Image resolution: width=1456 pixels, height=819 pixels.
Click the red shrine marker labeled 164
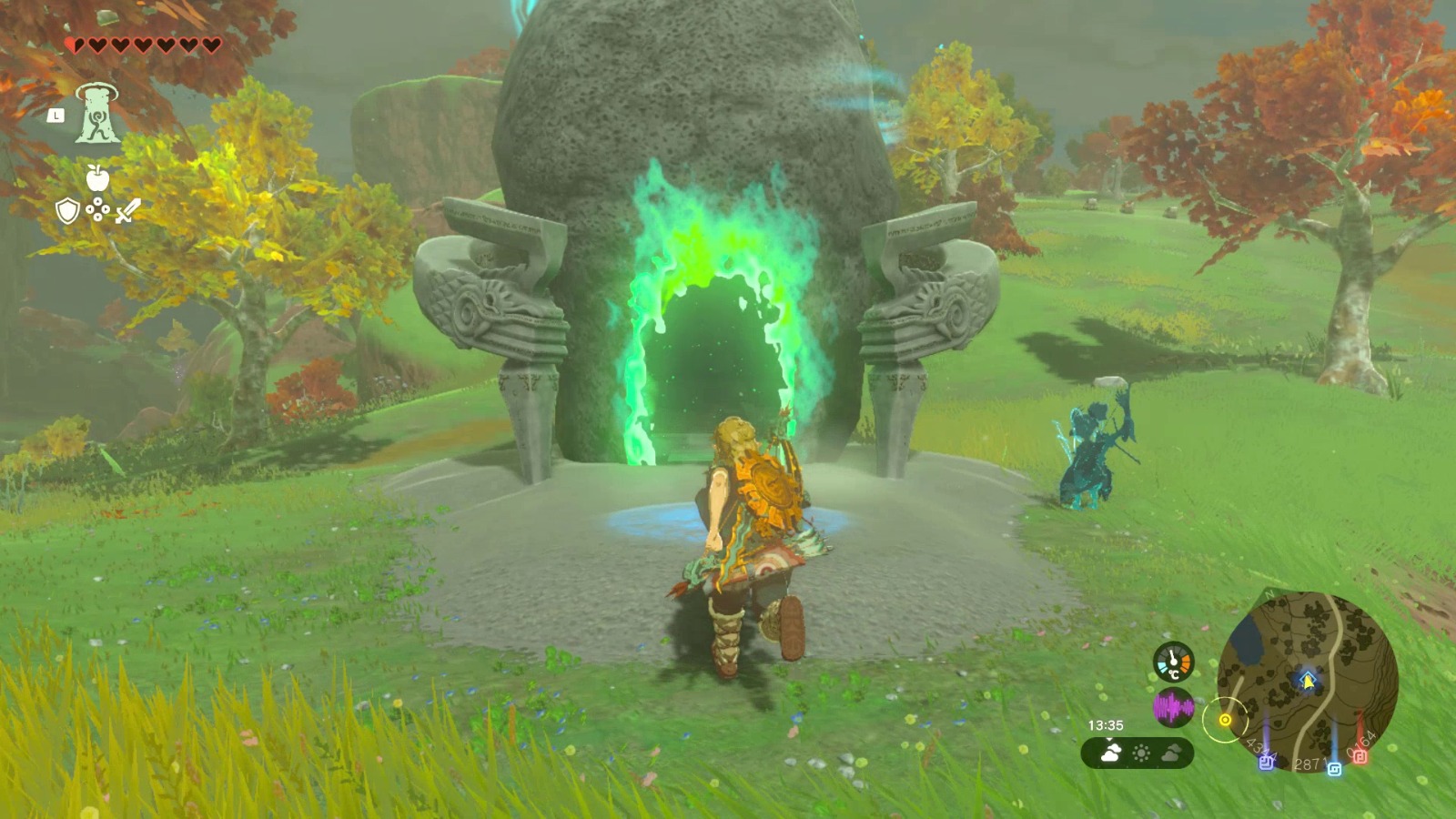pos(1361,756)
